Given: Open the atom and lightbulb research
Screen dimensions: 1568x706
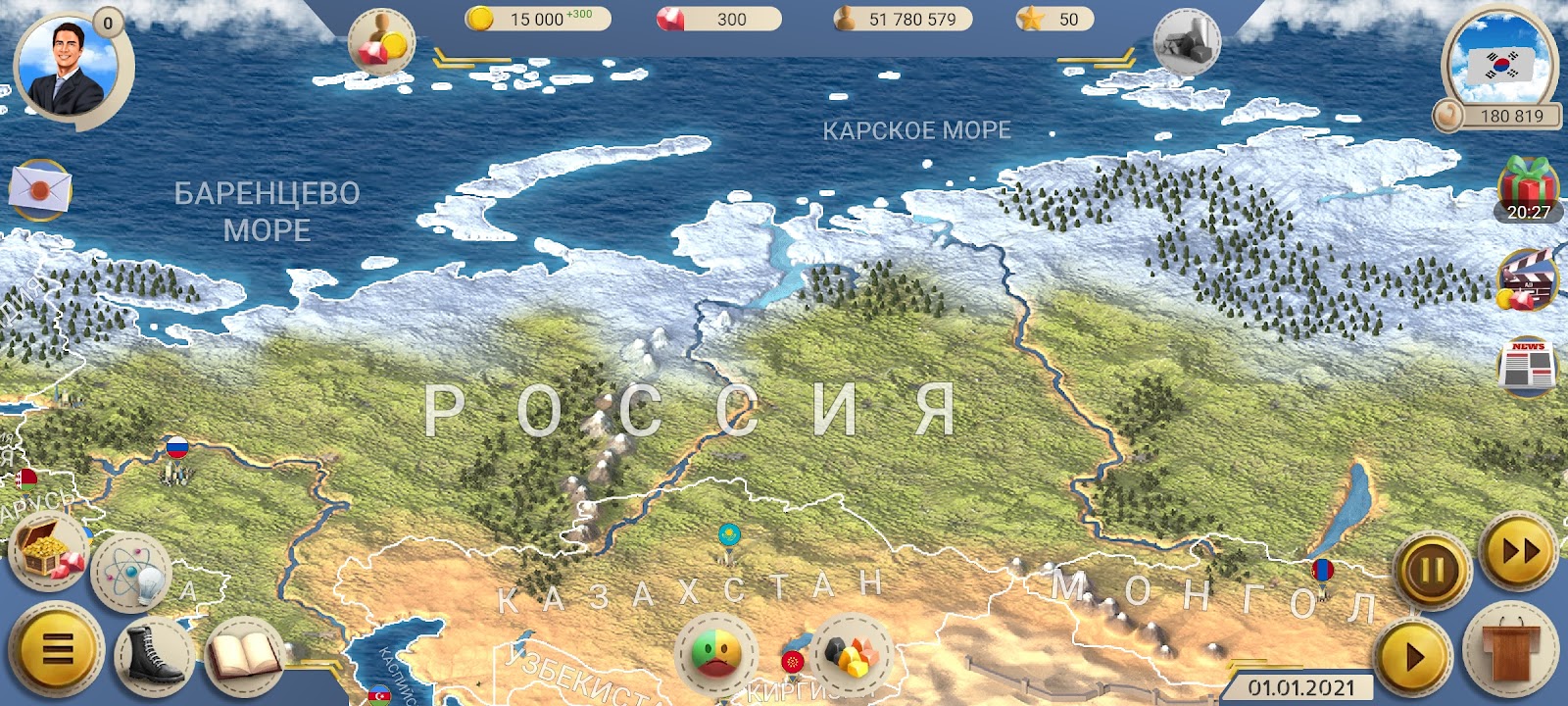Looking at the screenshot, I should pyautogui.click(x=132, y=572).
